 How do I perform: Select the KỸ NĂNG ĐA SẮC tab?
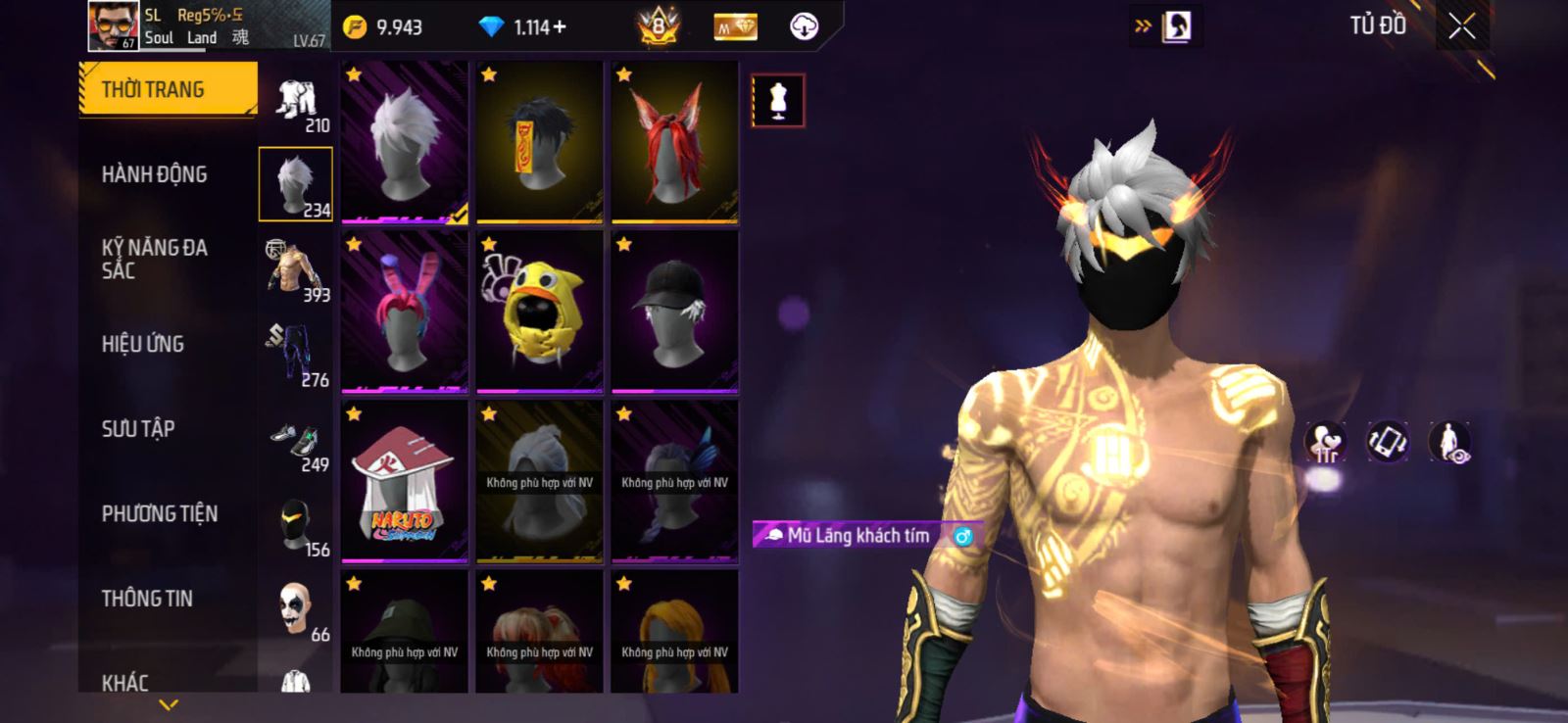155,259
